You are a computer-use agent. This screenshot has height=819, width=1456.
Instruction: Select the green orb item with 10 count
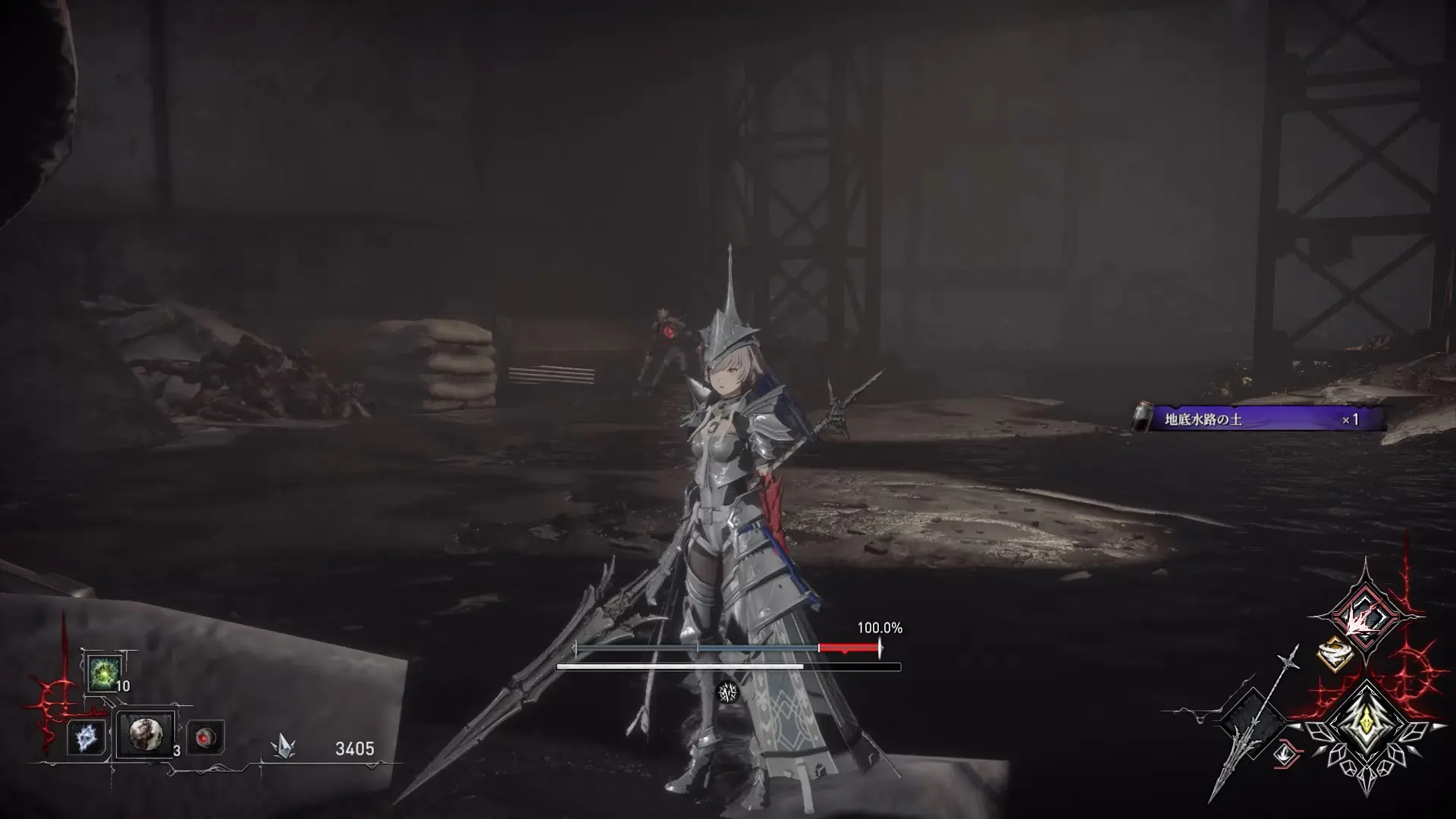pos(103,672)
